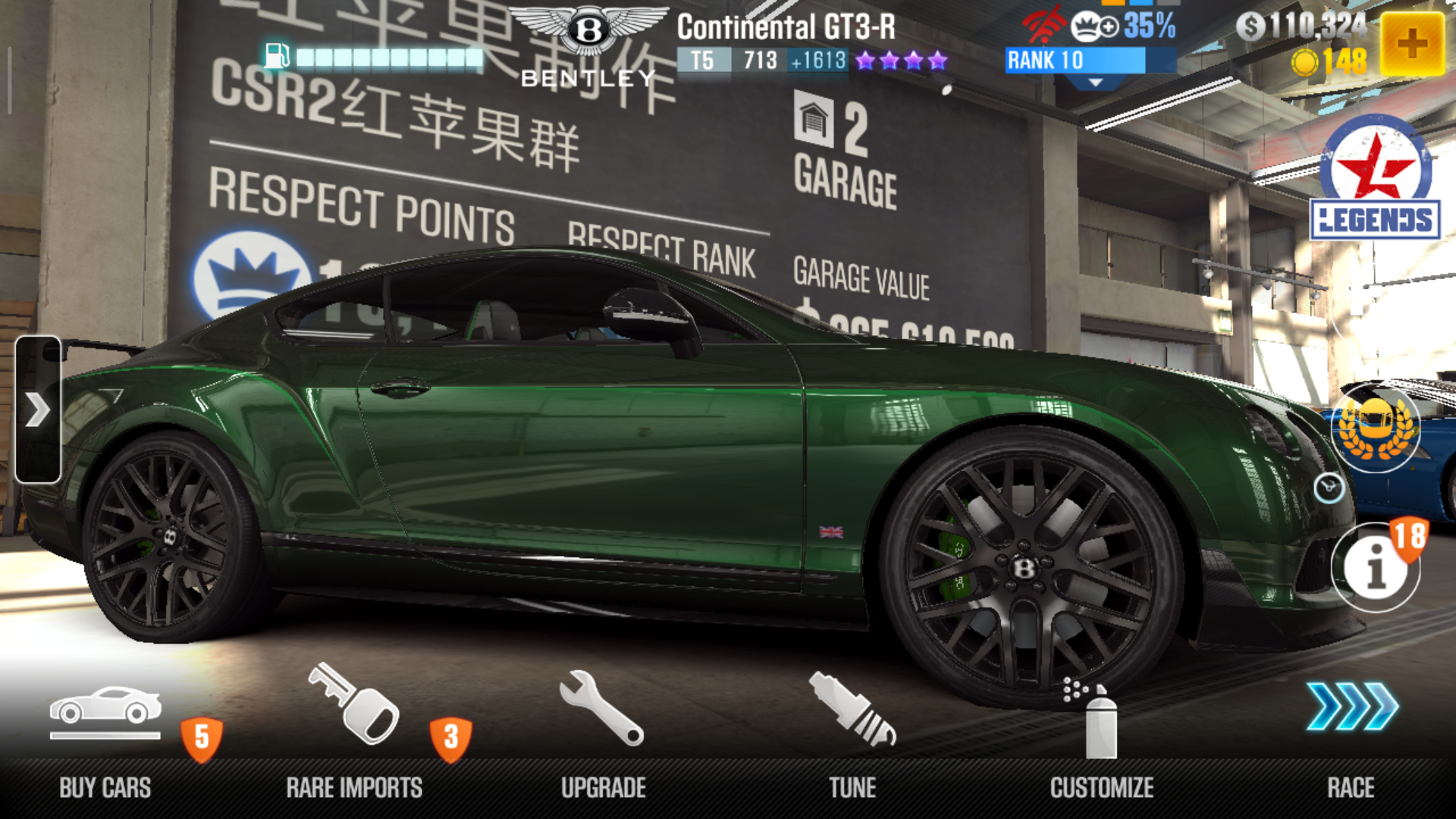
Task: Tap the fuel gauge pips
Action: pyautogui.click(x=389, y=58)
